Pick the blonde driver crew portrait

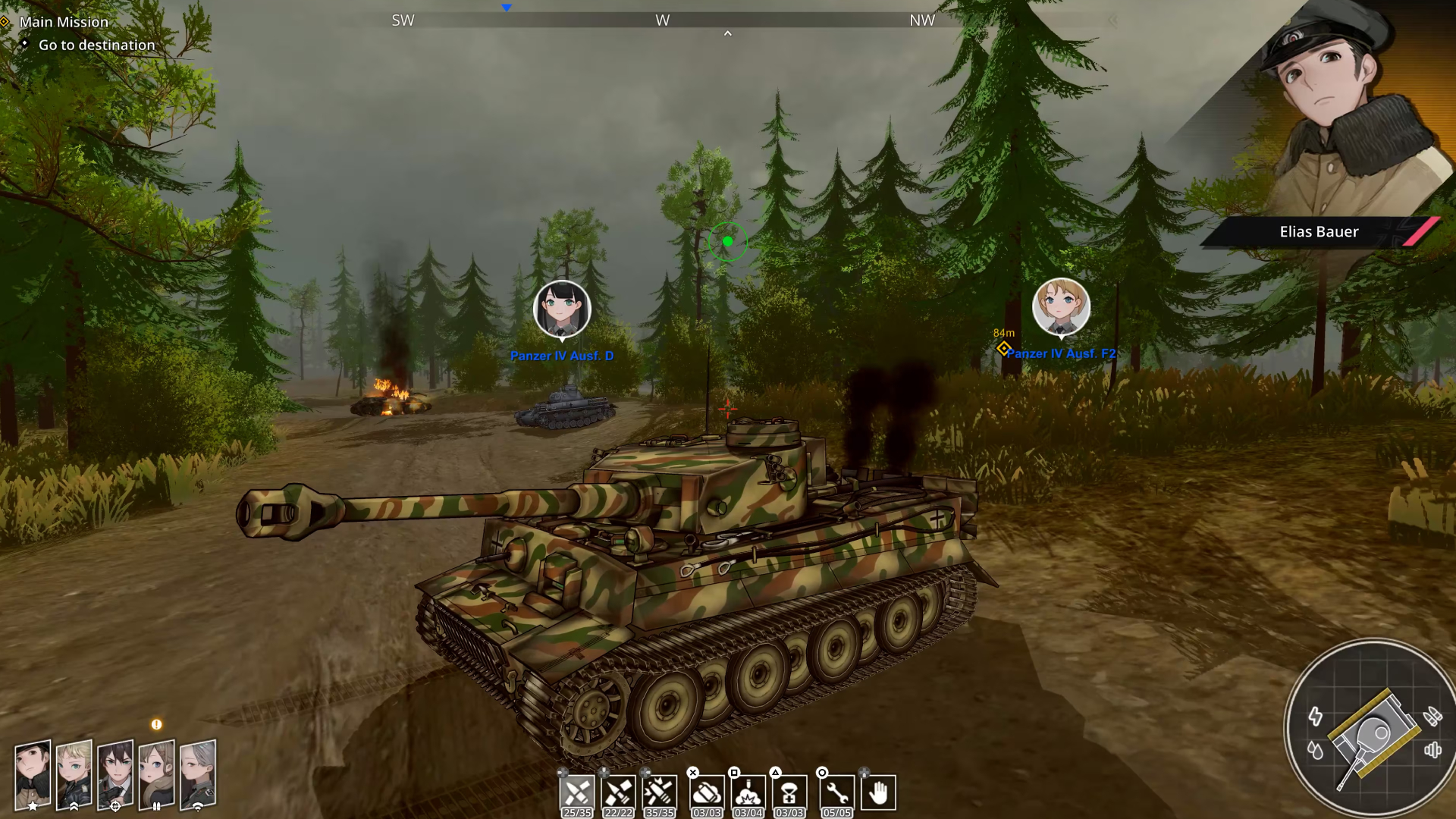pos(74,773)
